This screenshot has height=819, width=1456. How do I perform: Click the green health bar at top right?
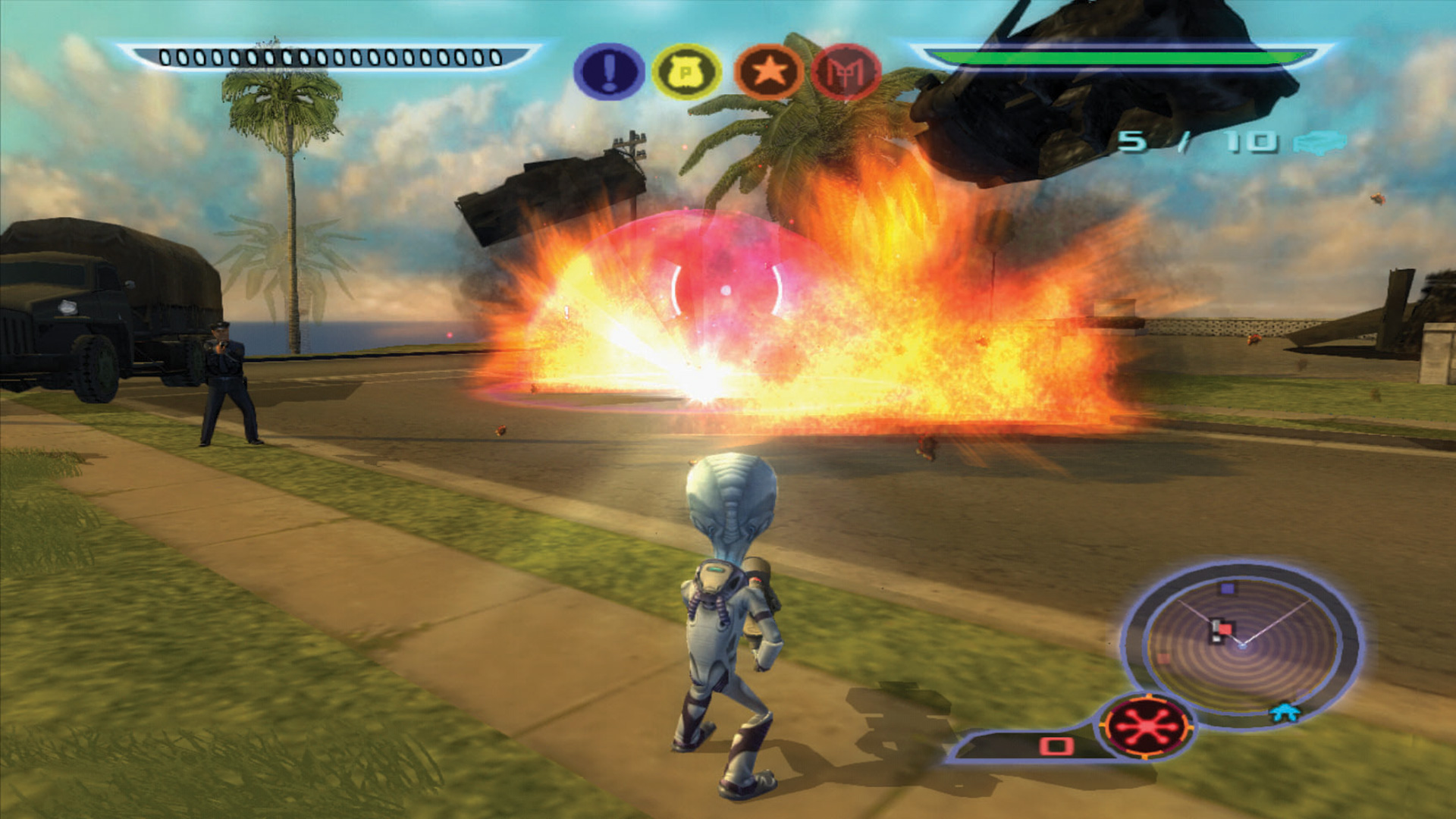(x=1116, y=55)
